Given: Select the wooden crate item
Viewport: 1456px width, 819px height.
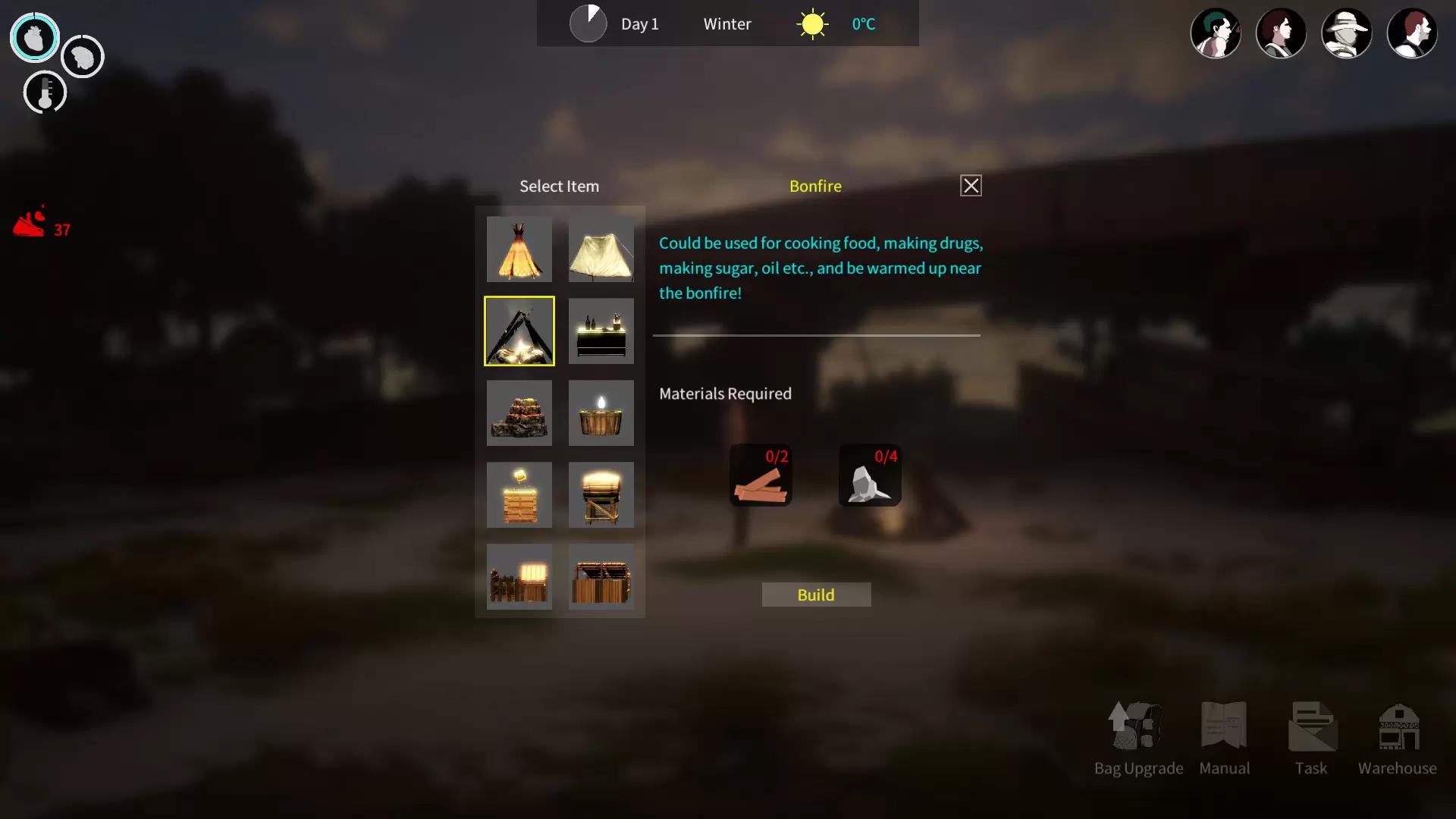Looking at the screenshot, I should tap(519, 495).
